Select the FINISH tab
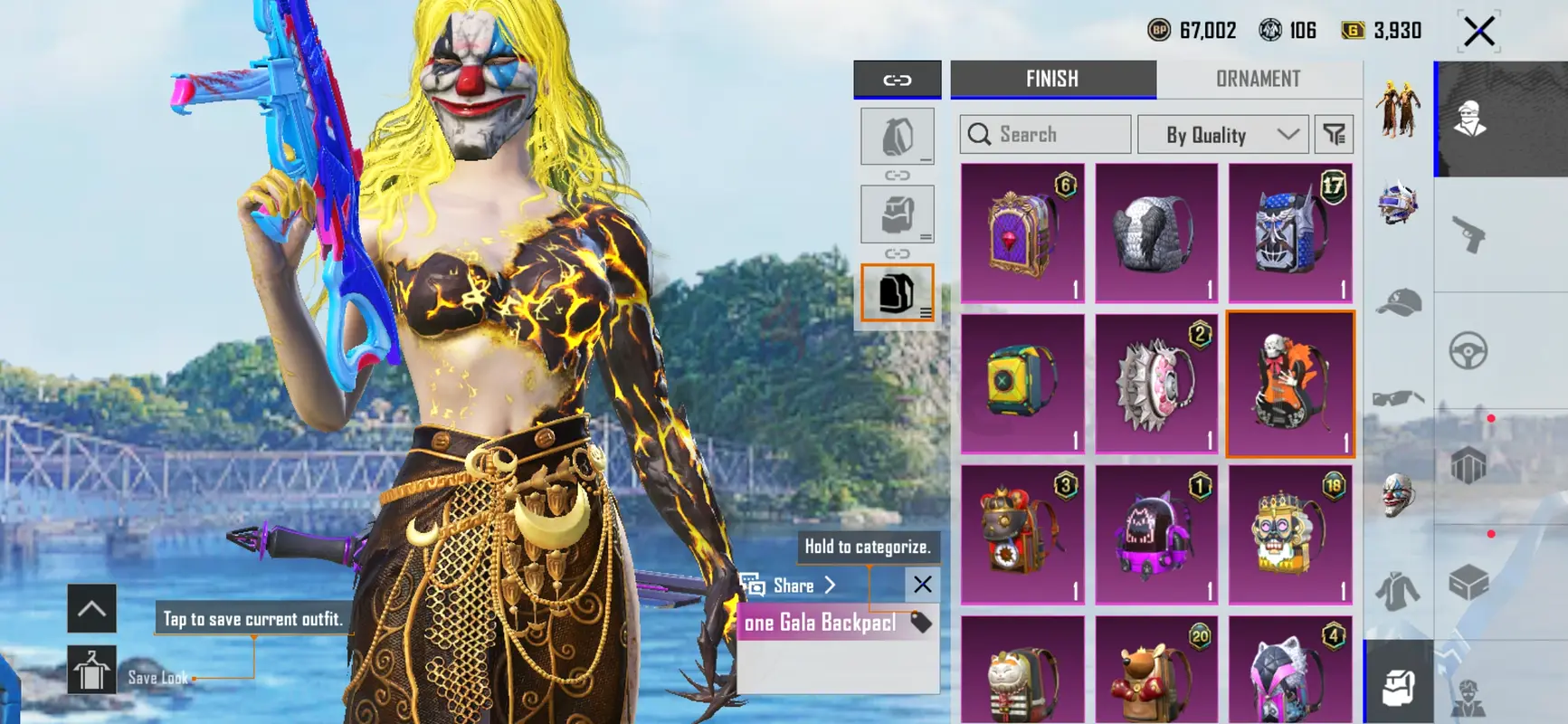The width and height of the screenshot is (1568, 724). point(1052,80)
